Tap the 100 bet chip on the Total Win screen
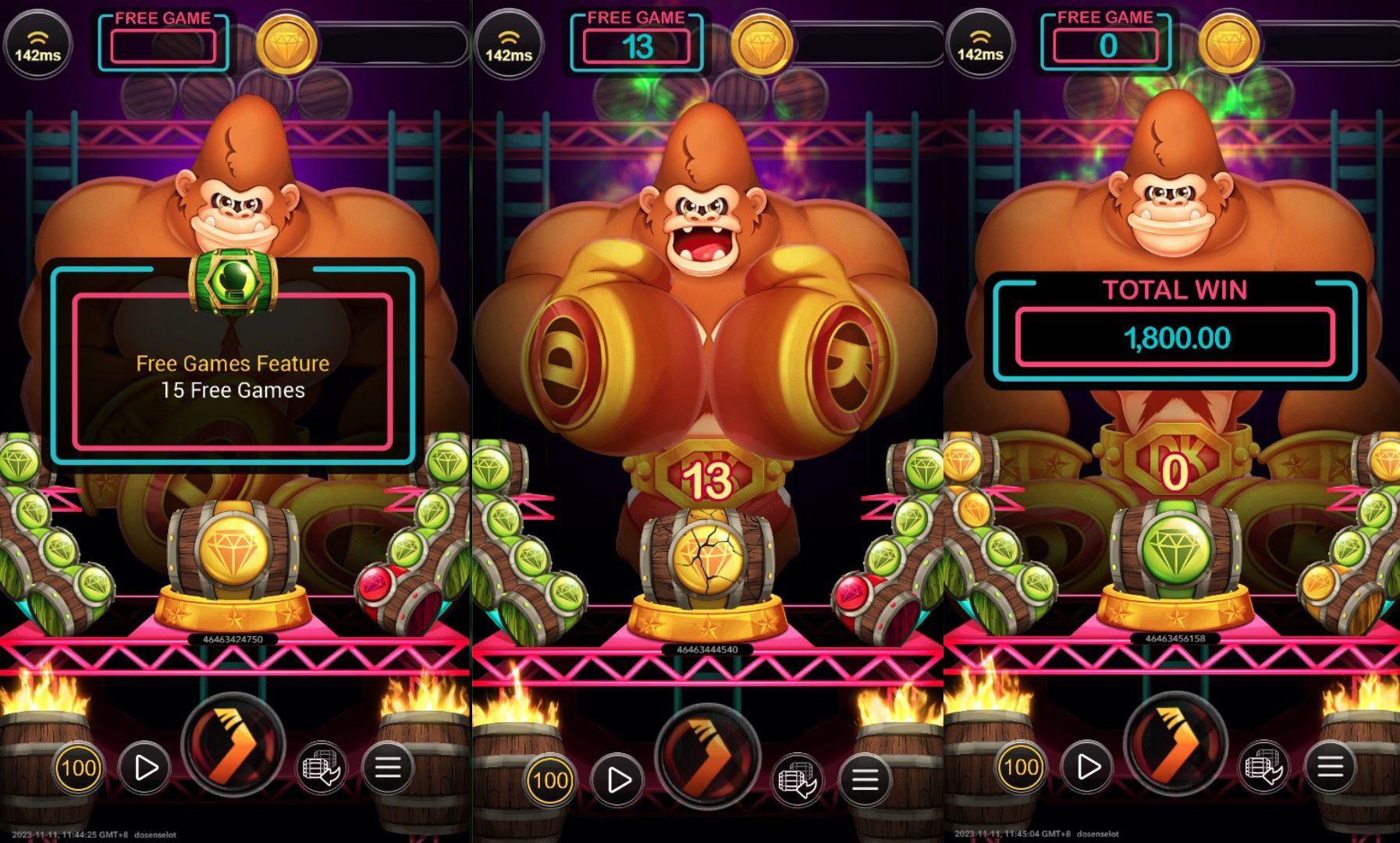This screenshot has width=1400, height=843. point(1021,768)
